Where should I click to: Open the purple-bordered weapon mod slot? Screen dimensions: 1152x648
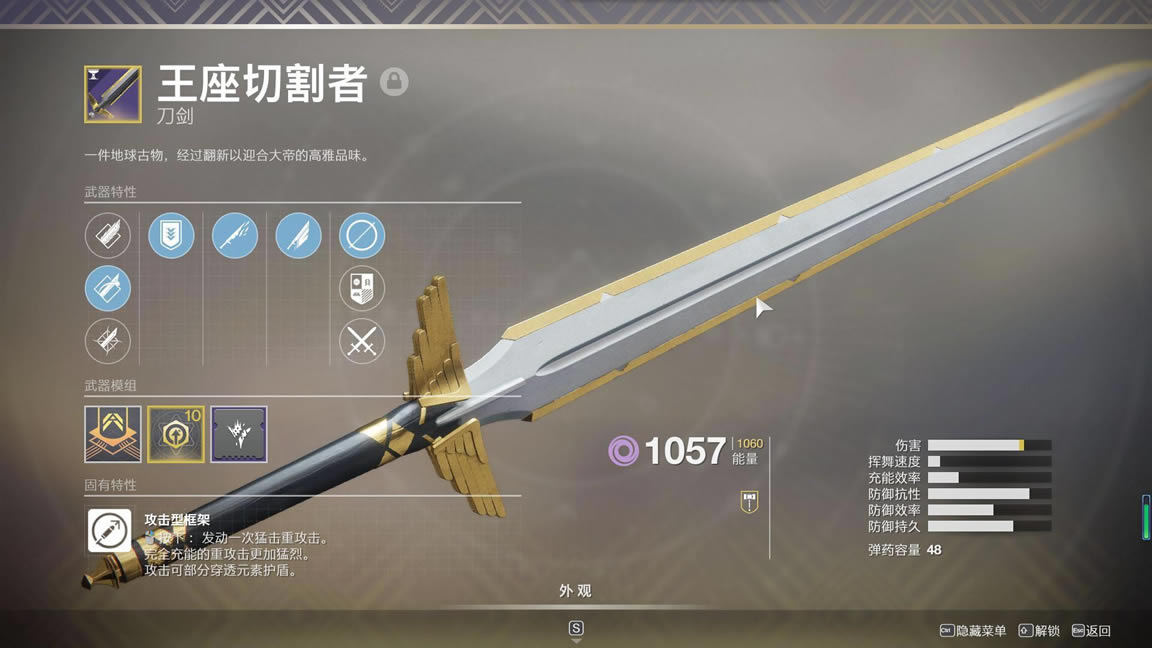pyautogui.click(x=239, y=434)
